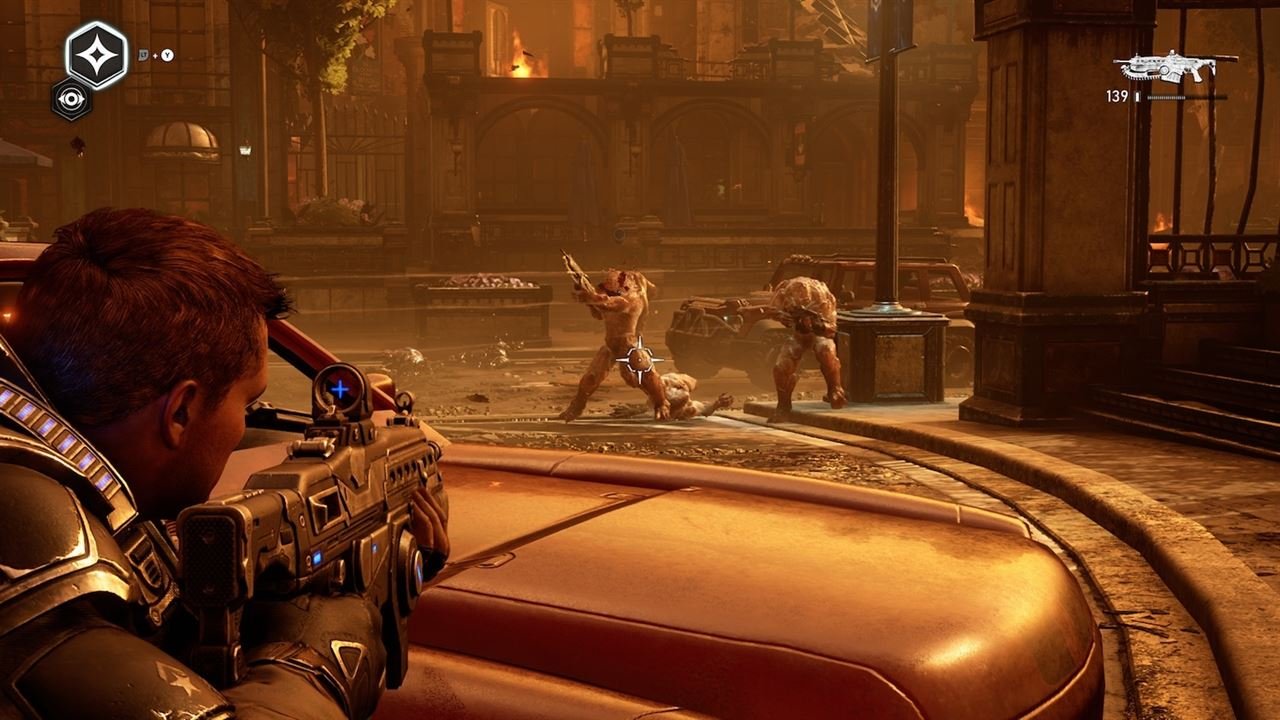
Task: Expand the weapon HUD display
Action: tap(1170, 70)
